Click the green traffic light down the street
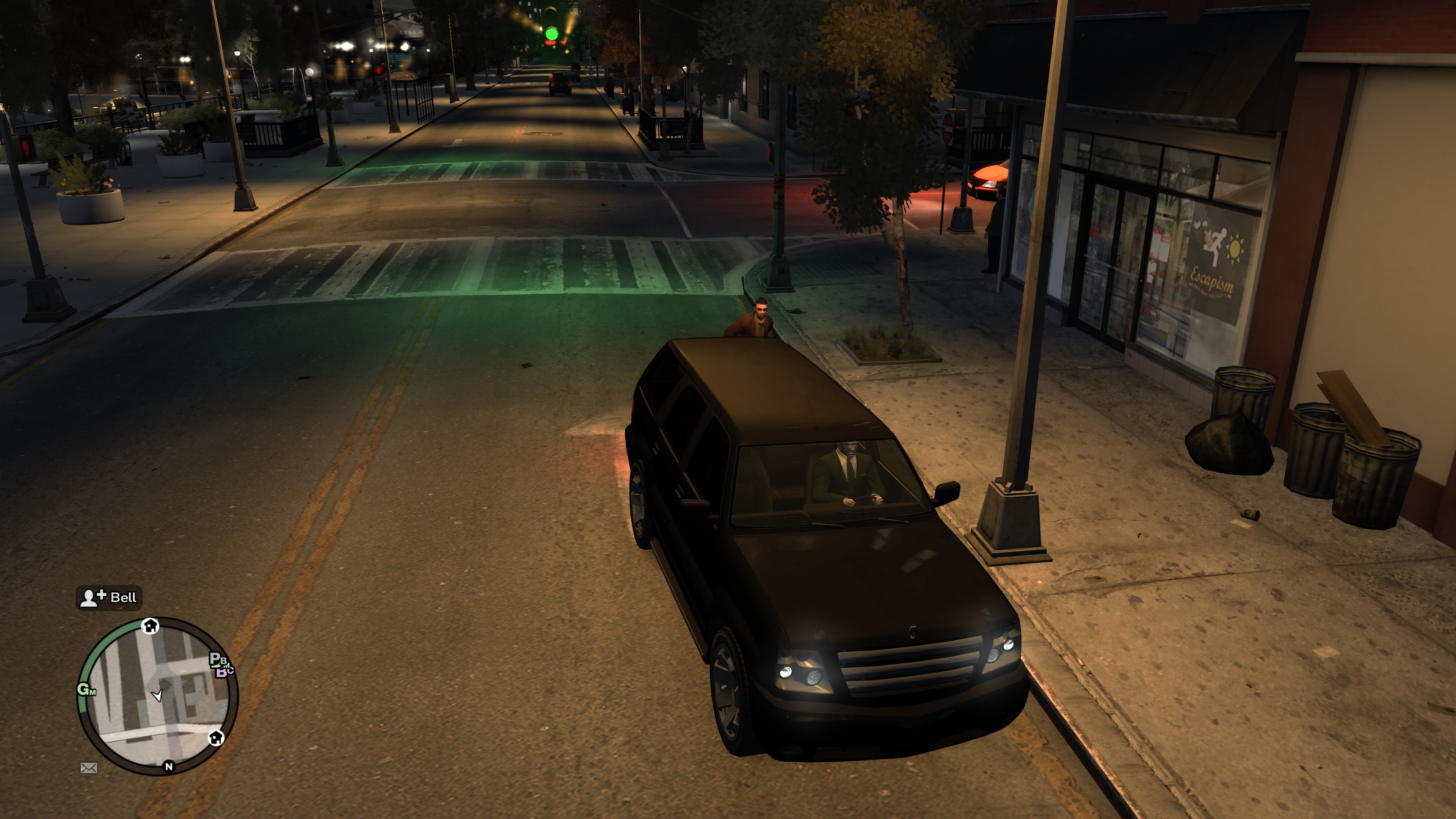The width and height of the screenshot is (1456, 819). tap(551, 34)
